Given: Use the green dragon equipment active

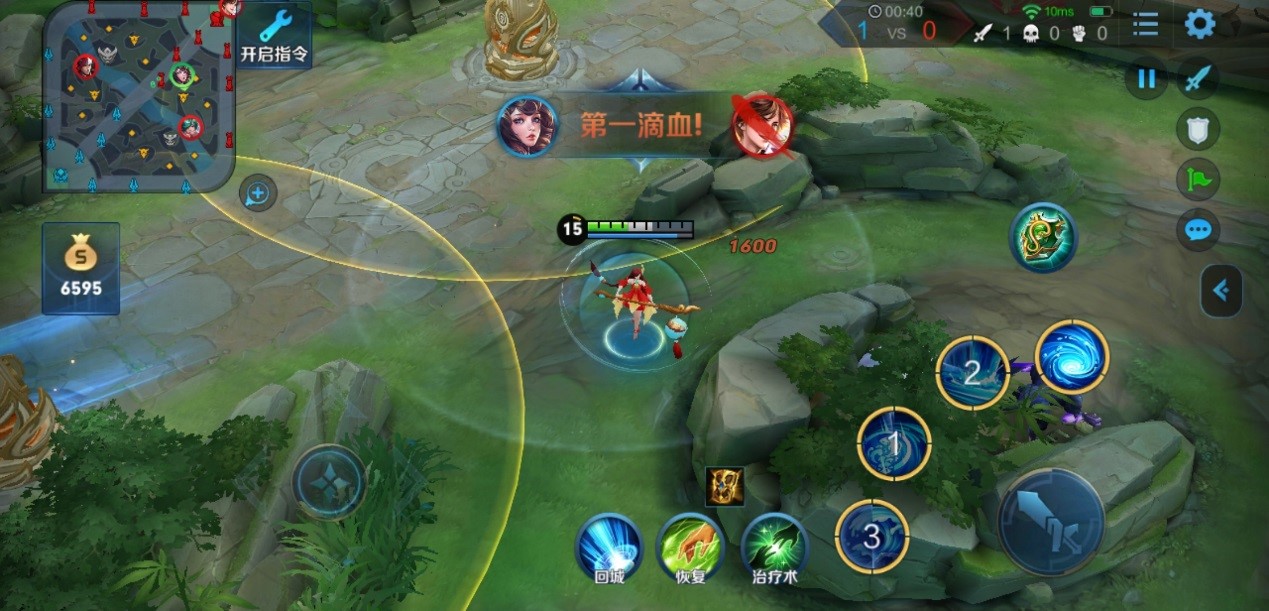Looking at the screenshot, I should (1043, 237).
